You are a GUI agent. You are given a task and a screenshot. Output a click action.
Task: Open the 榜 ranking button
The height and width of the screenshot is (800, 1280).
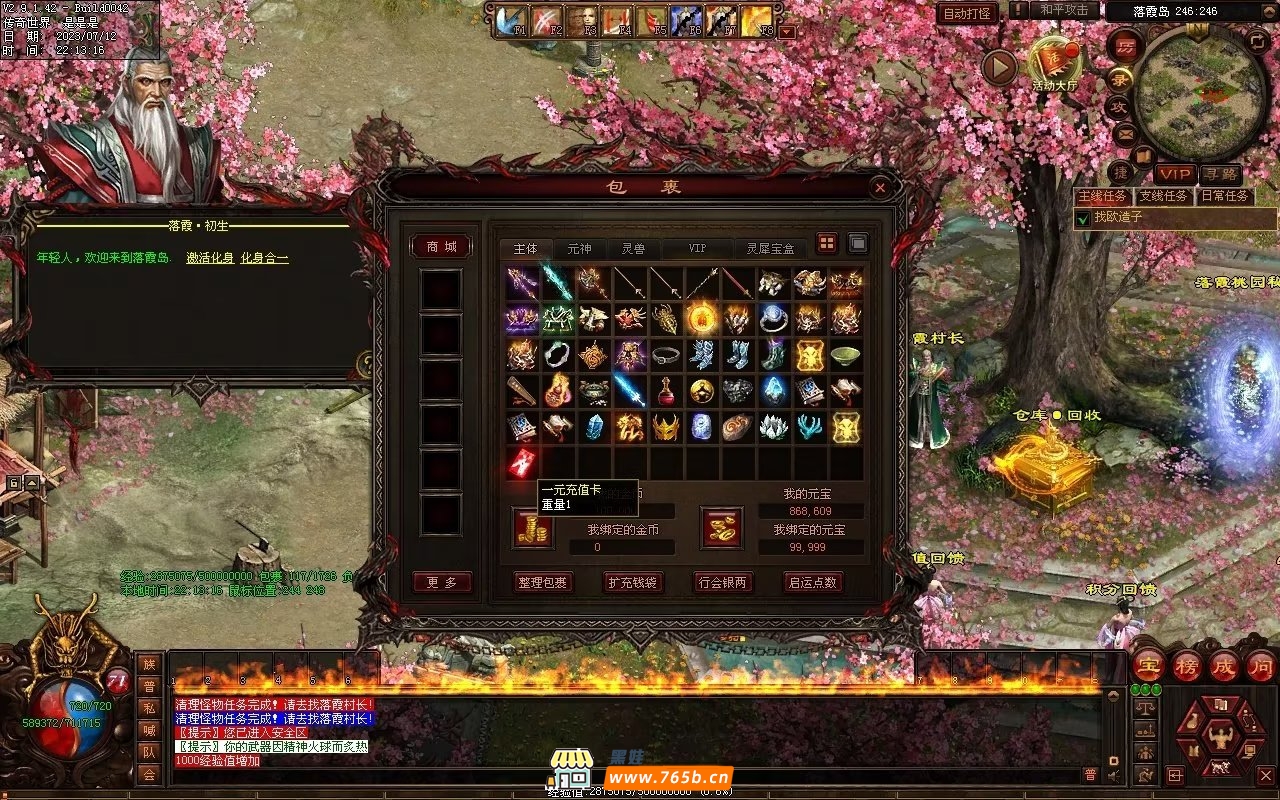tap(1187, 666)
